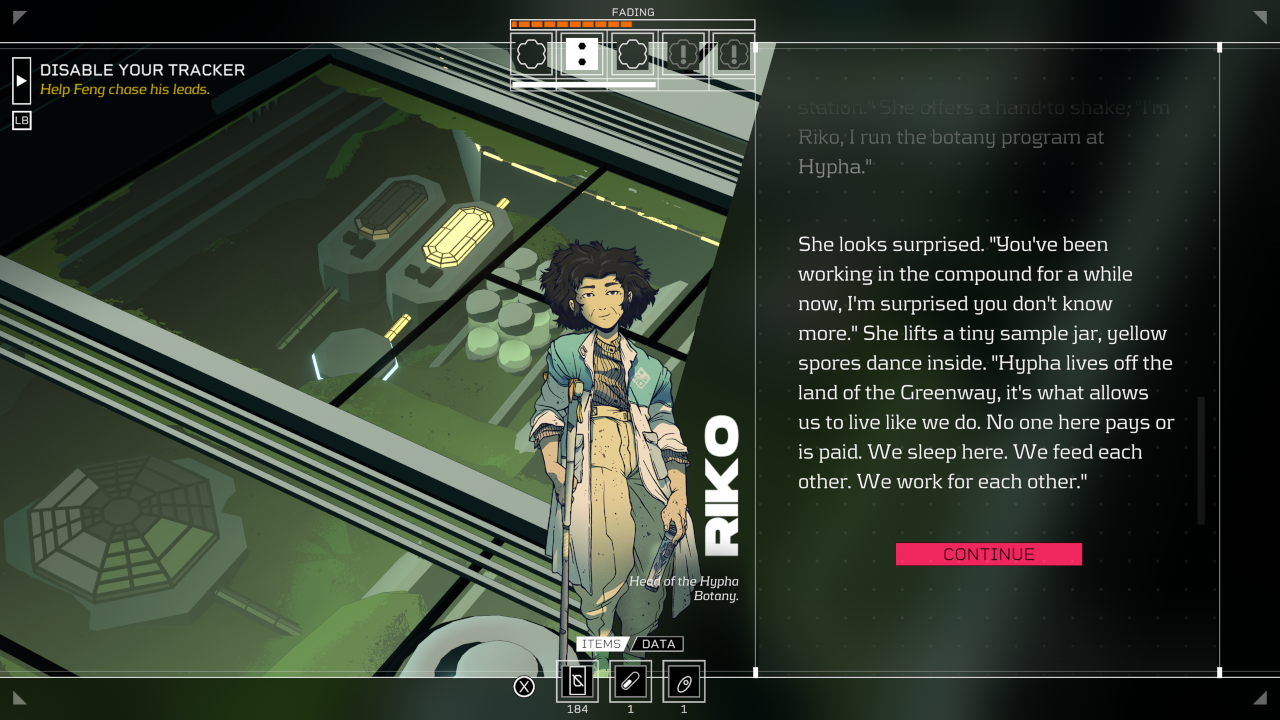Click the dialogue text scrollbar

(x=1201, y=460)
